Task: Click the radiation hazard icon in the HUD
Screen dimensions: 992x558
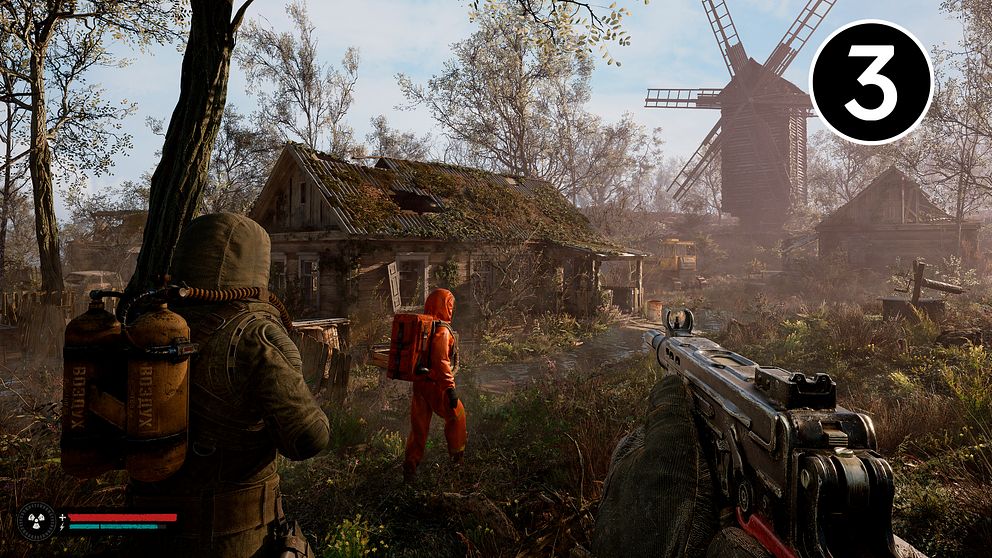Action: click(36, 521)
